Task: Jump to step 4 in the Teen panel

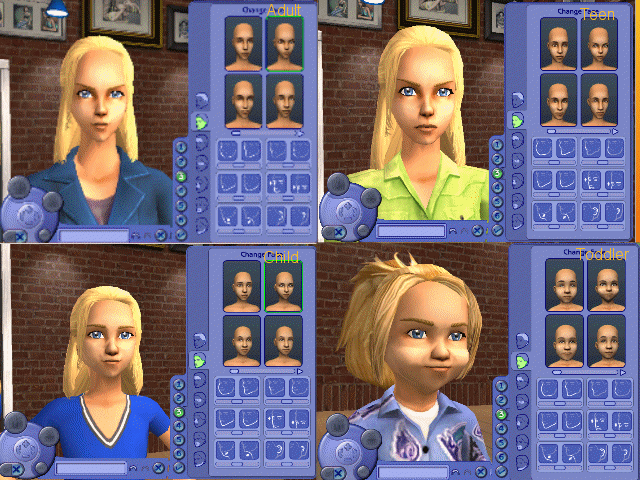Action: (x=497, y=187)
